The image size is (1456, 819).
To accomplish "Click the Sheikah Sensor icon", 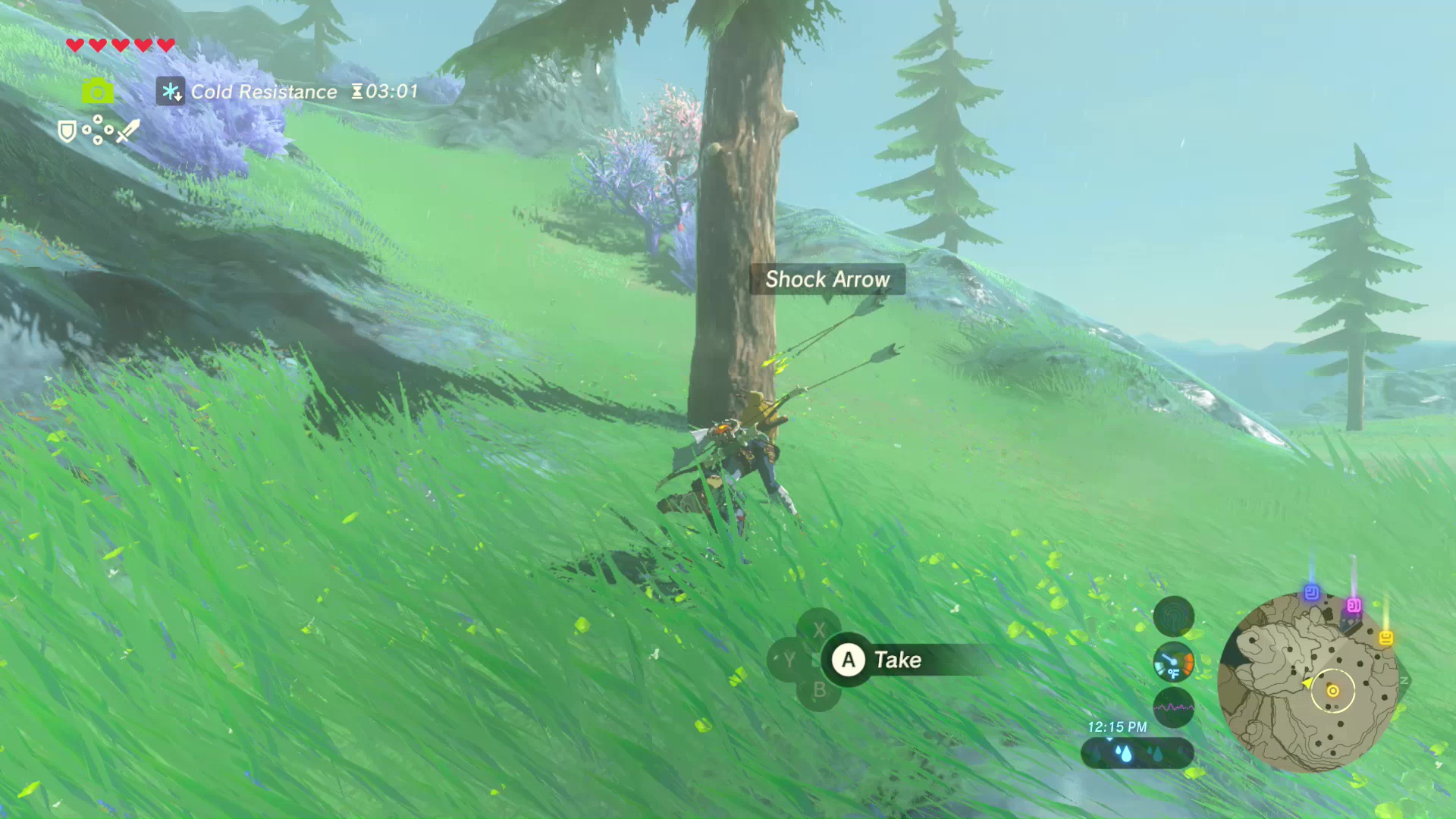I will pos(1173,616).
